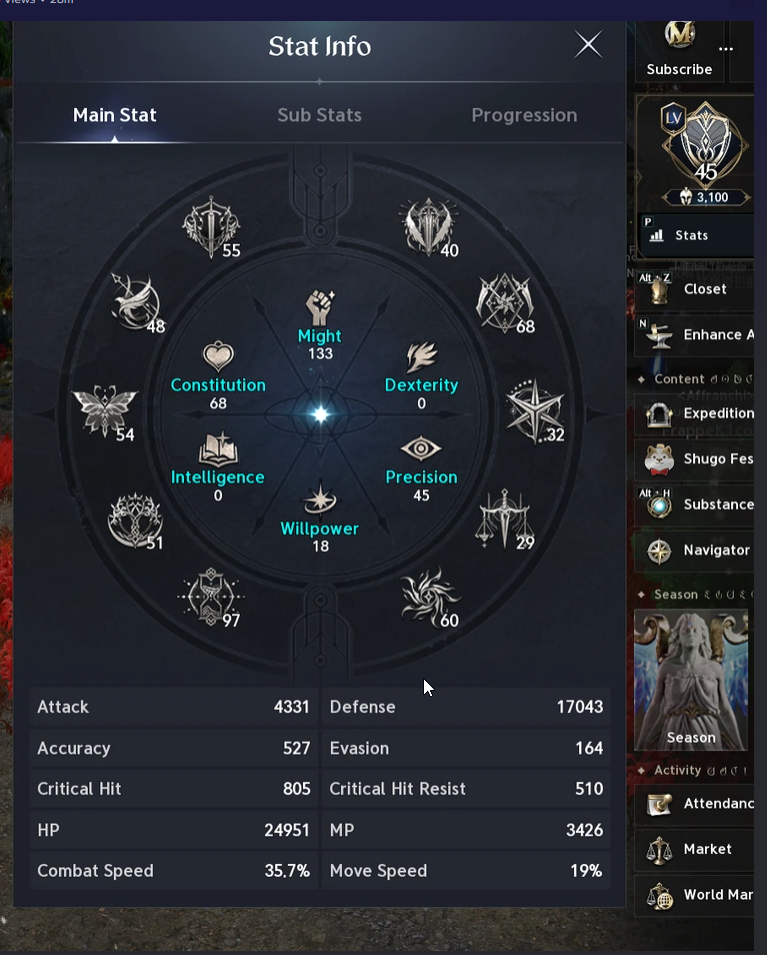Viewport: 767px width, 955px height.
Task: Choose the butterfly emblem showing 54
Action: pos(103,411)
